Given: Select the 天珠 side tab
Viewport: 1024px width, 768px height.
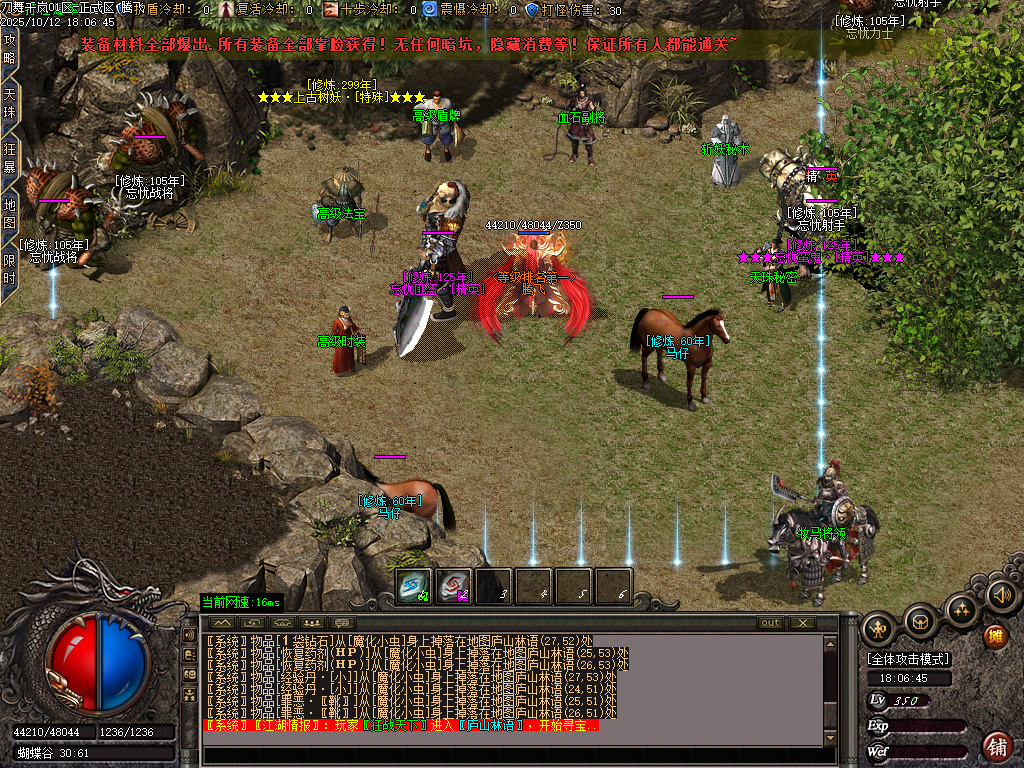Looking at the screenshot, I should [10, 103].
